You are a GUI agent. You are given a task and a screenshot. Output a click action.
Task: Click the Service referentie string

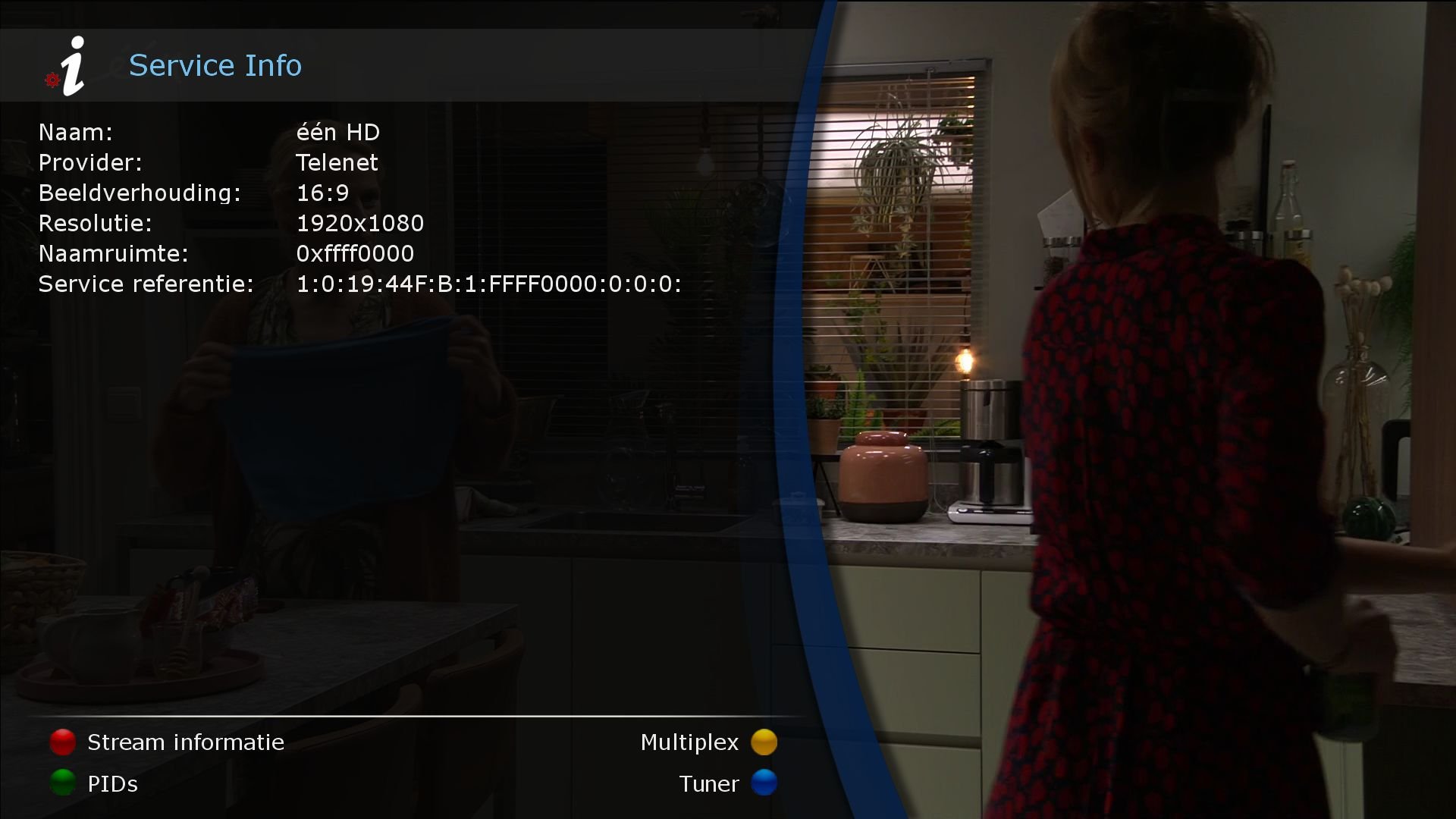(x=489, y=284)
